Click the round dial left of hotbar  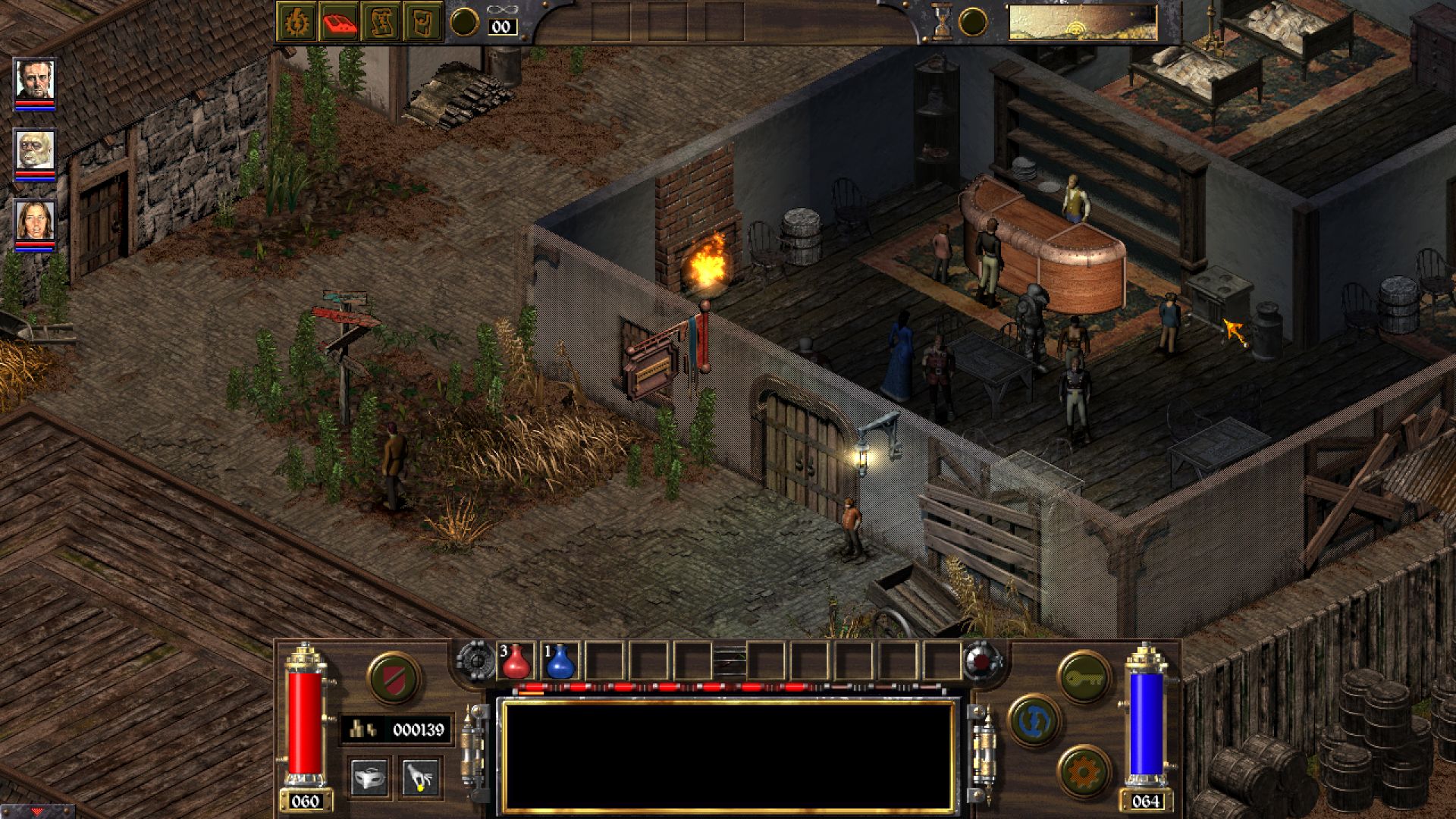[x=475, y=661]
